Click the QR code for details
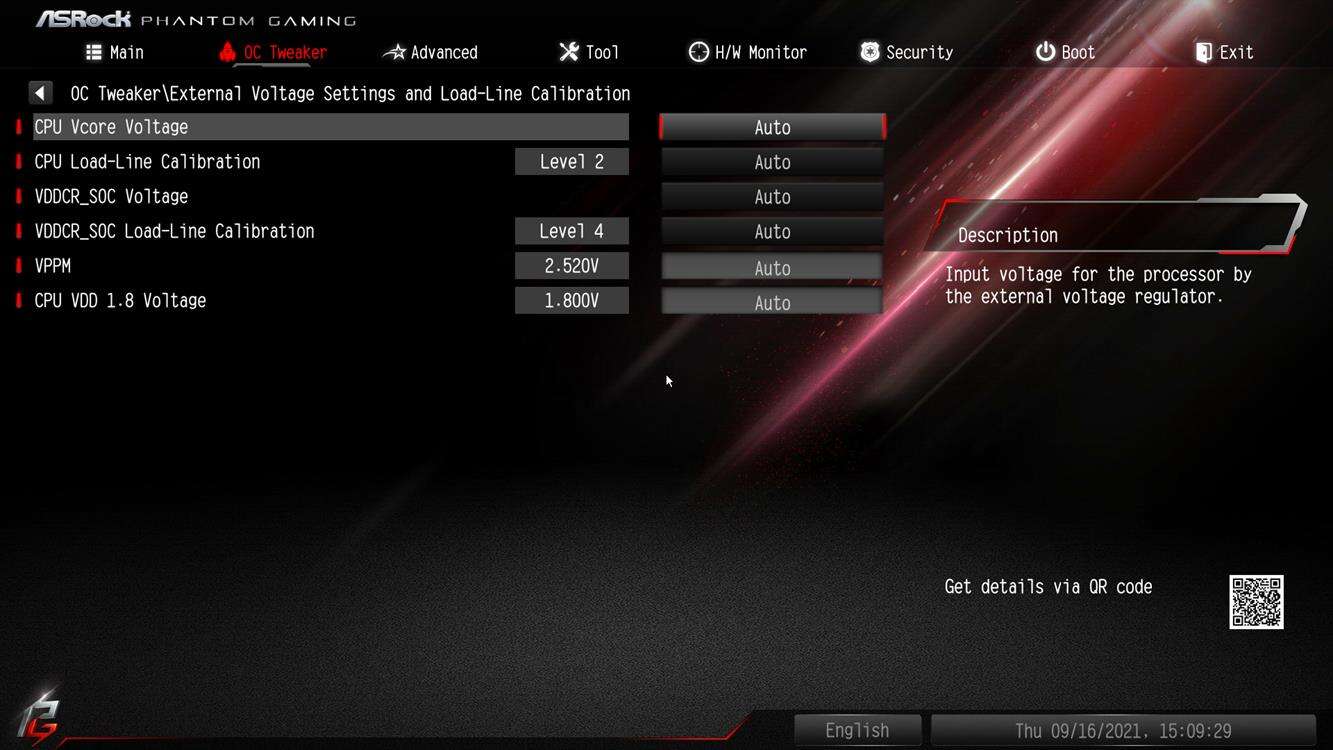 pos(1256,602)
